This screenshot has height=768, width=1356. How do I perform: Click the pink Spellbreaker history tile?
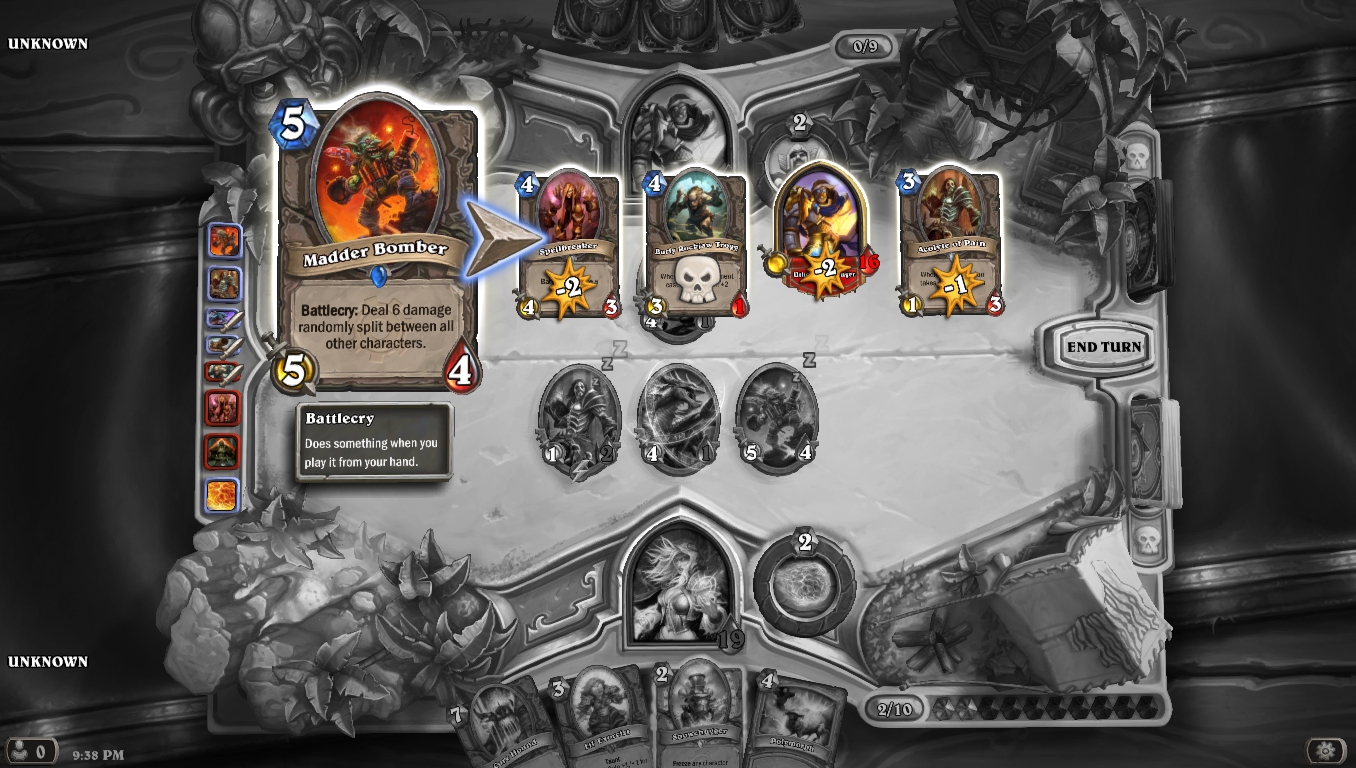[222, 408]
